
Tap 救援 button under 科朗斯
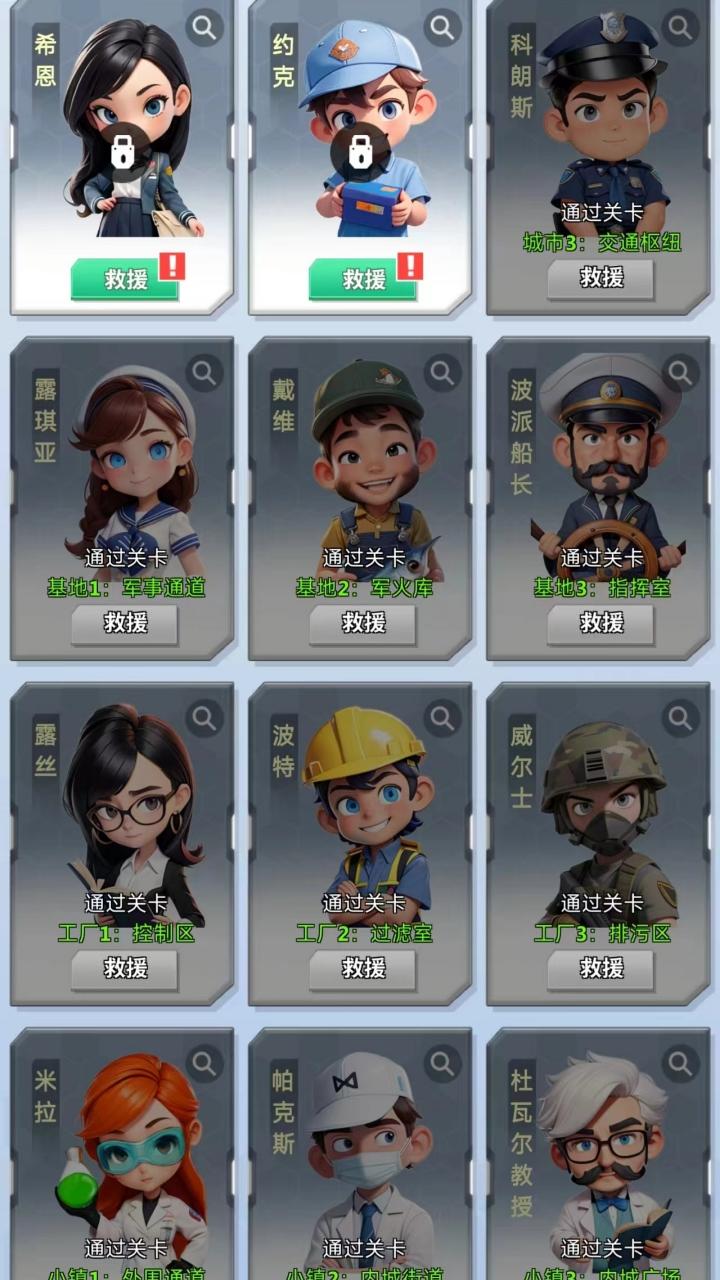(601, 279)
